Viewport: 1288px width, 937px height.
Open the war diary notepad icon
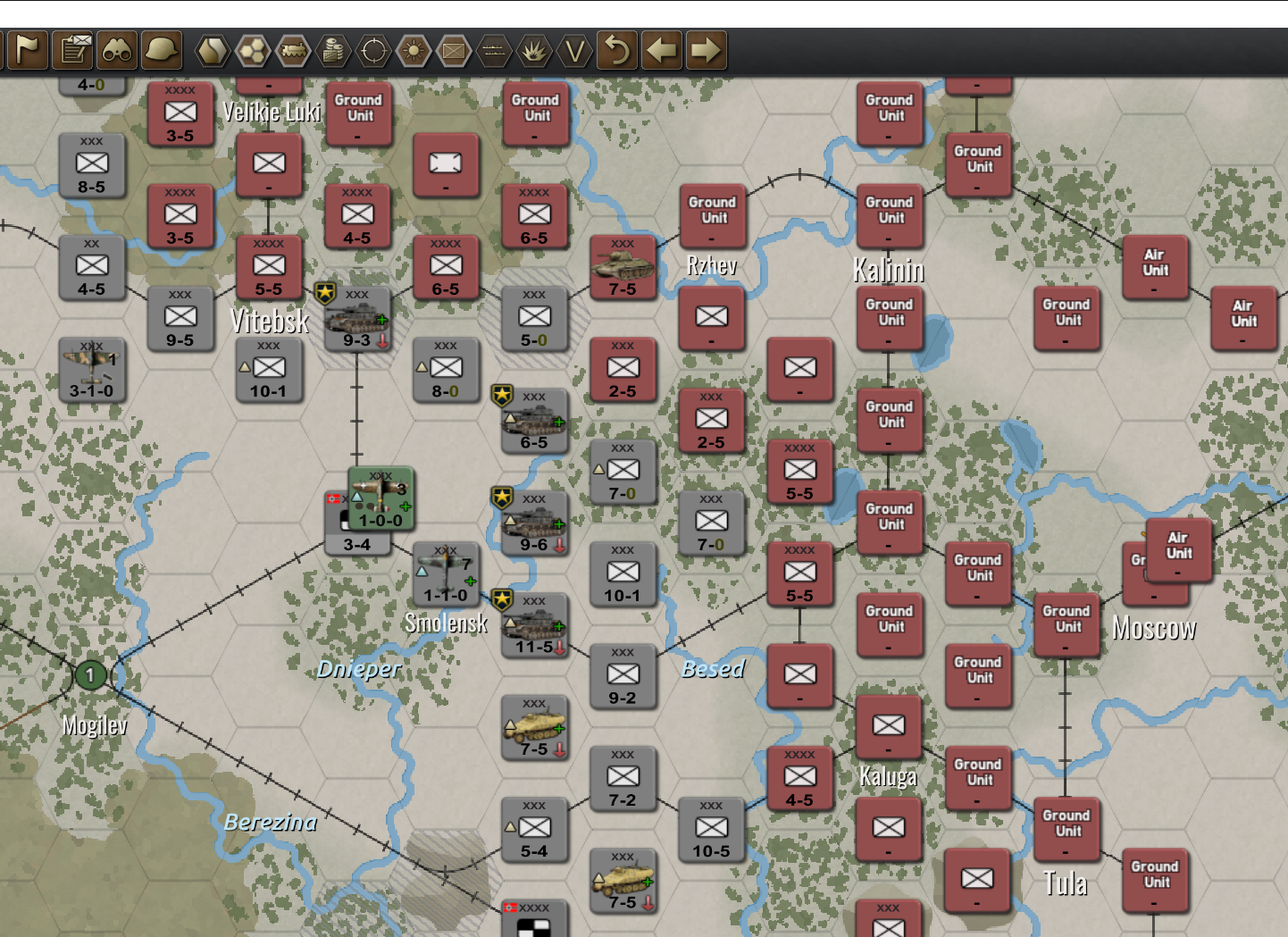(x=73, y=51)
